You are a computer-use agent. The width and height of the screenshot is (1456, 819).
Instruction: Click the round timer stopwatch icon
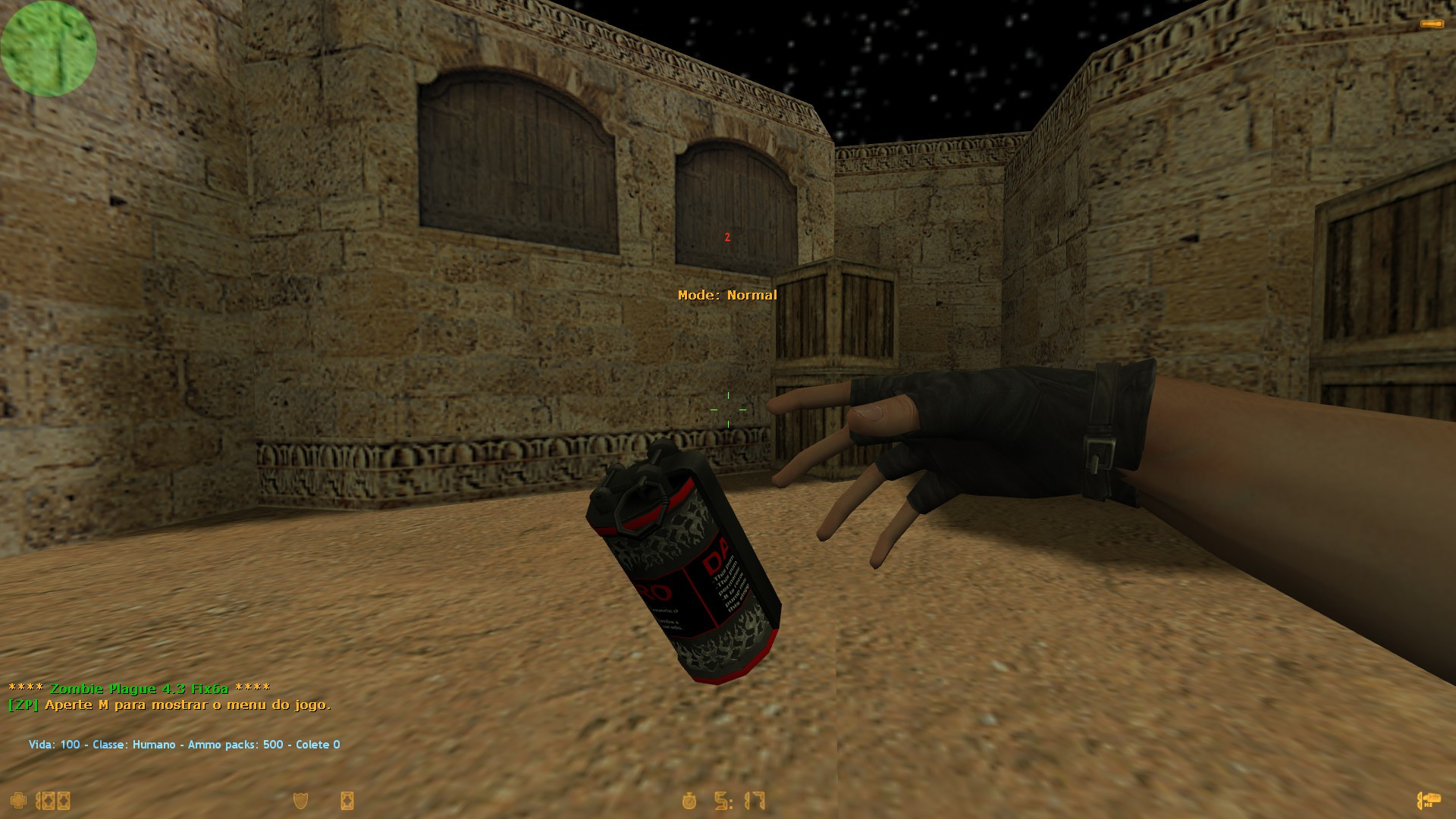690,800
